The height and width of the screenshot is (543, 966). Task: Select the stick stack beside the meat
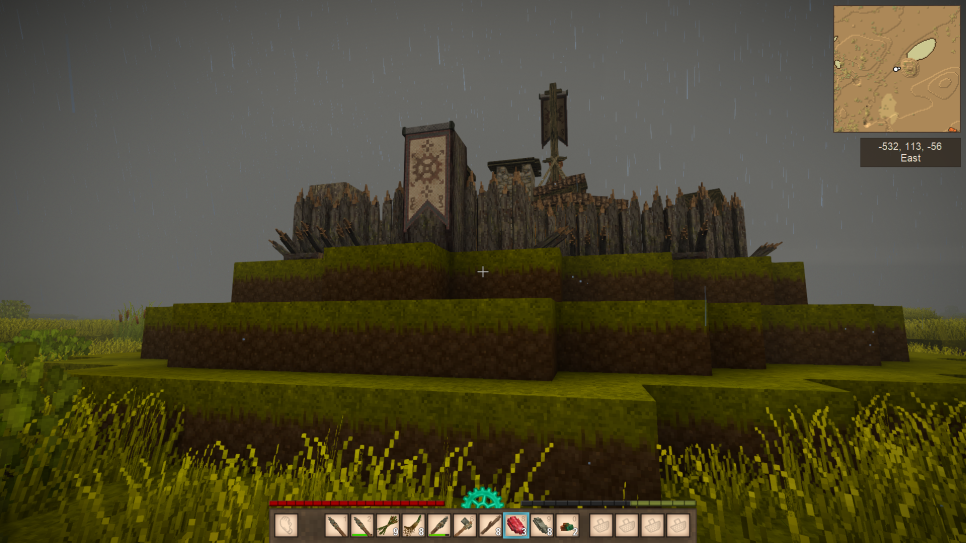coord(490,525)
